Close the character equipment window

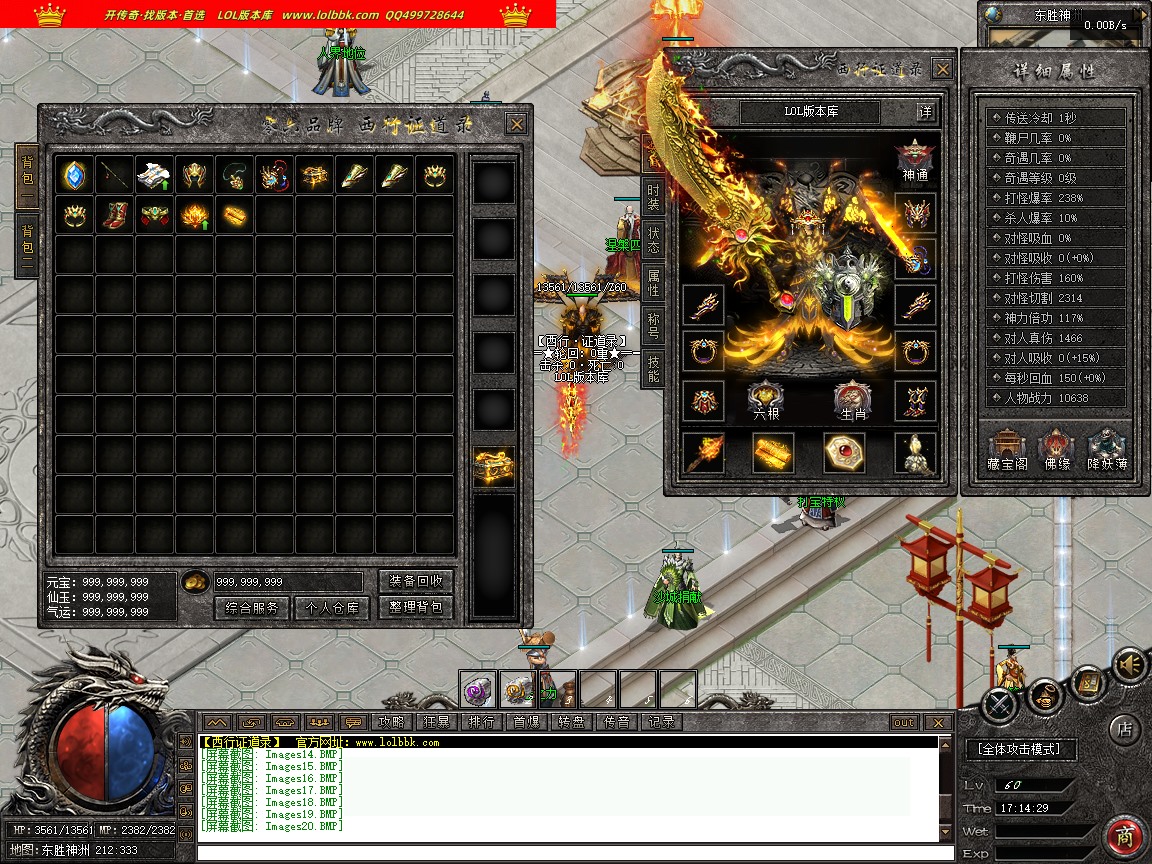point(942,69)
